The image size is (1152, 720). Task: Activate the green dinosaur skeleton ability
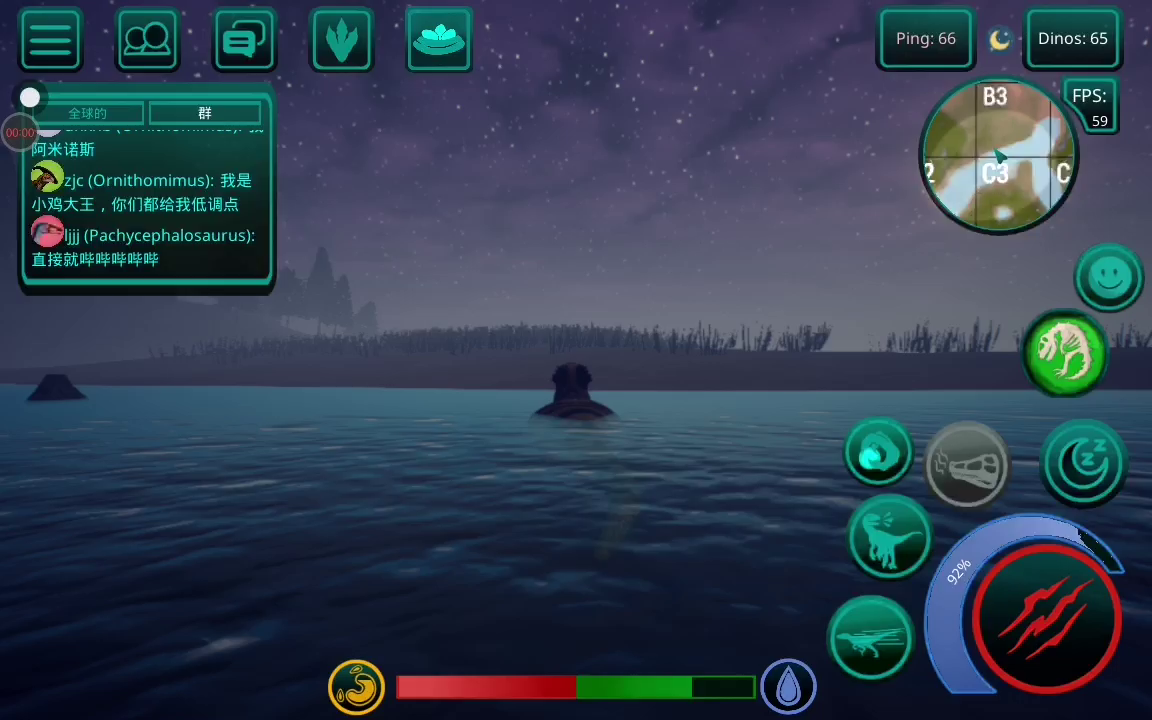click(1065, 352)
